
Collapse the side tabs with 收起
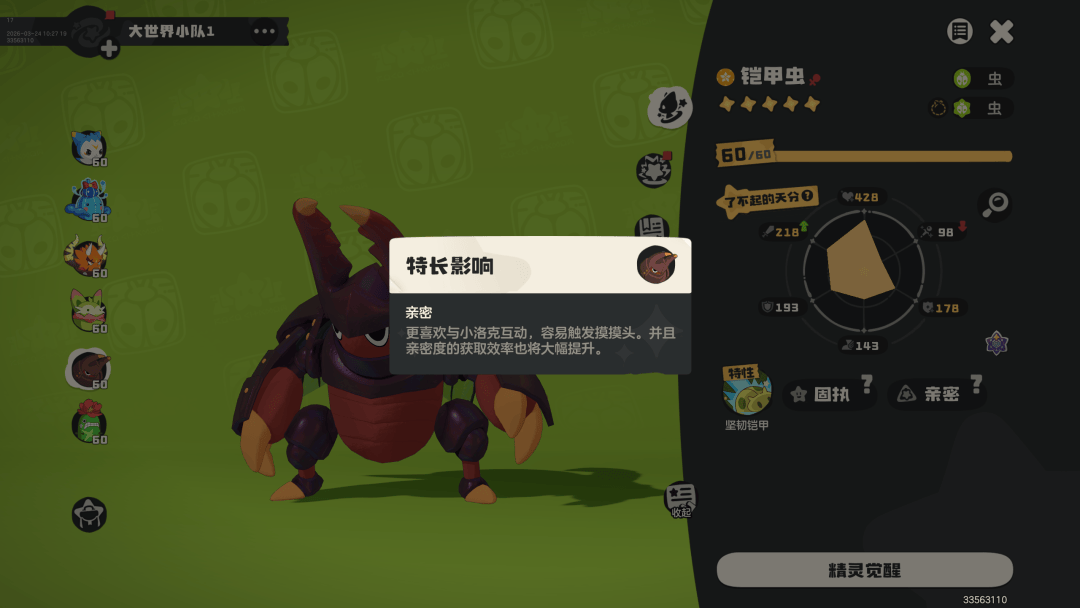[681, 498]
